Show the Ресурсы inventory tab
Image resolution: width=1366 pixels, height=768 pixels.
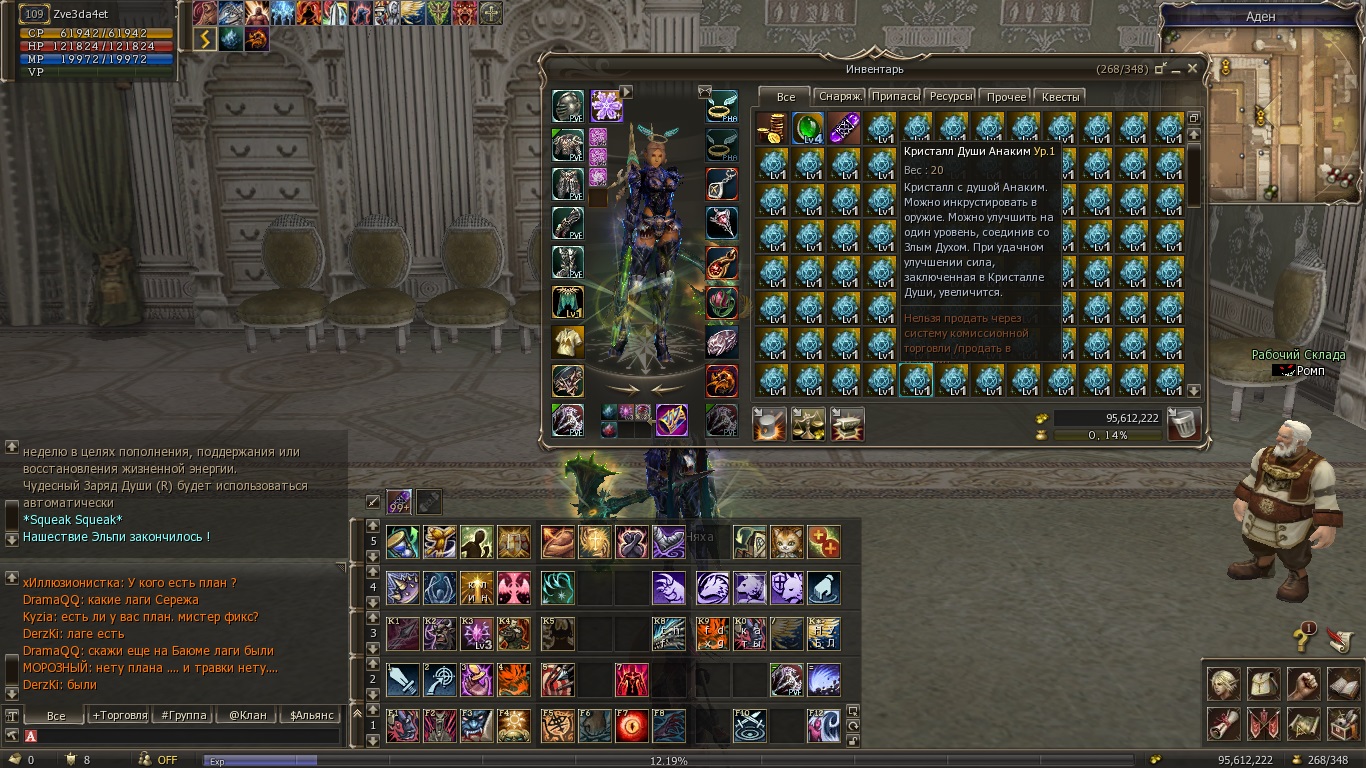pos(950,97)
